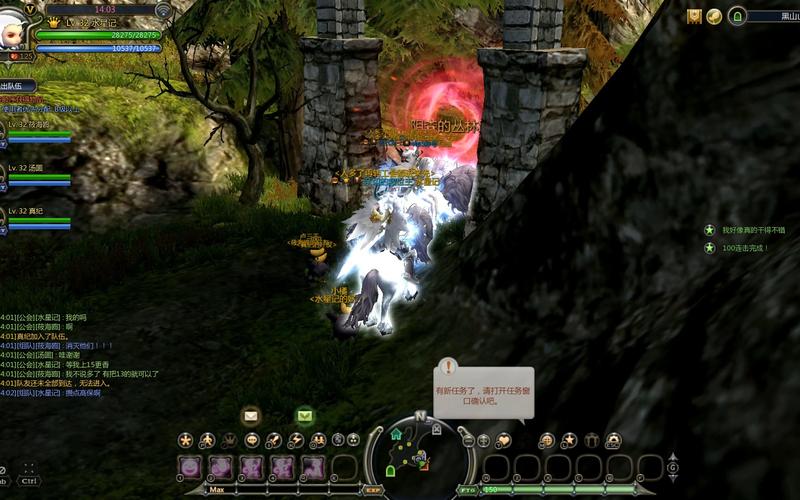Open the chat bubble menu icon

click(x=252, y=440)
